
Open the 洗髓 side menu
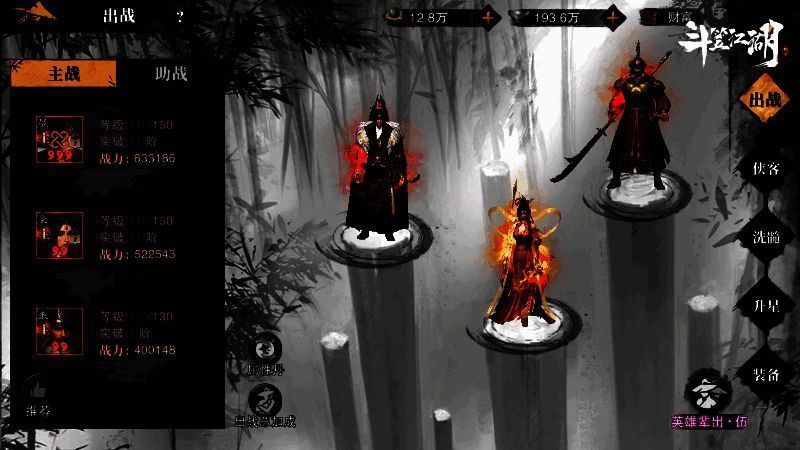click(x=765, y=237)
